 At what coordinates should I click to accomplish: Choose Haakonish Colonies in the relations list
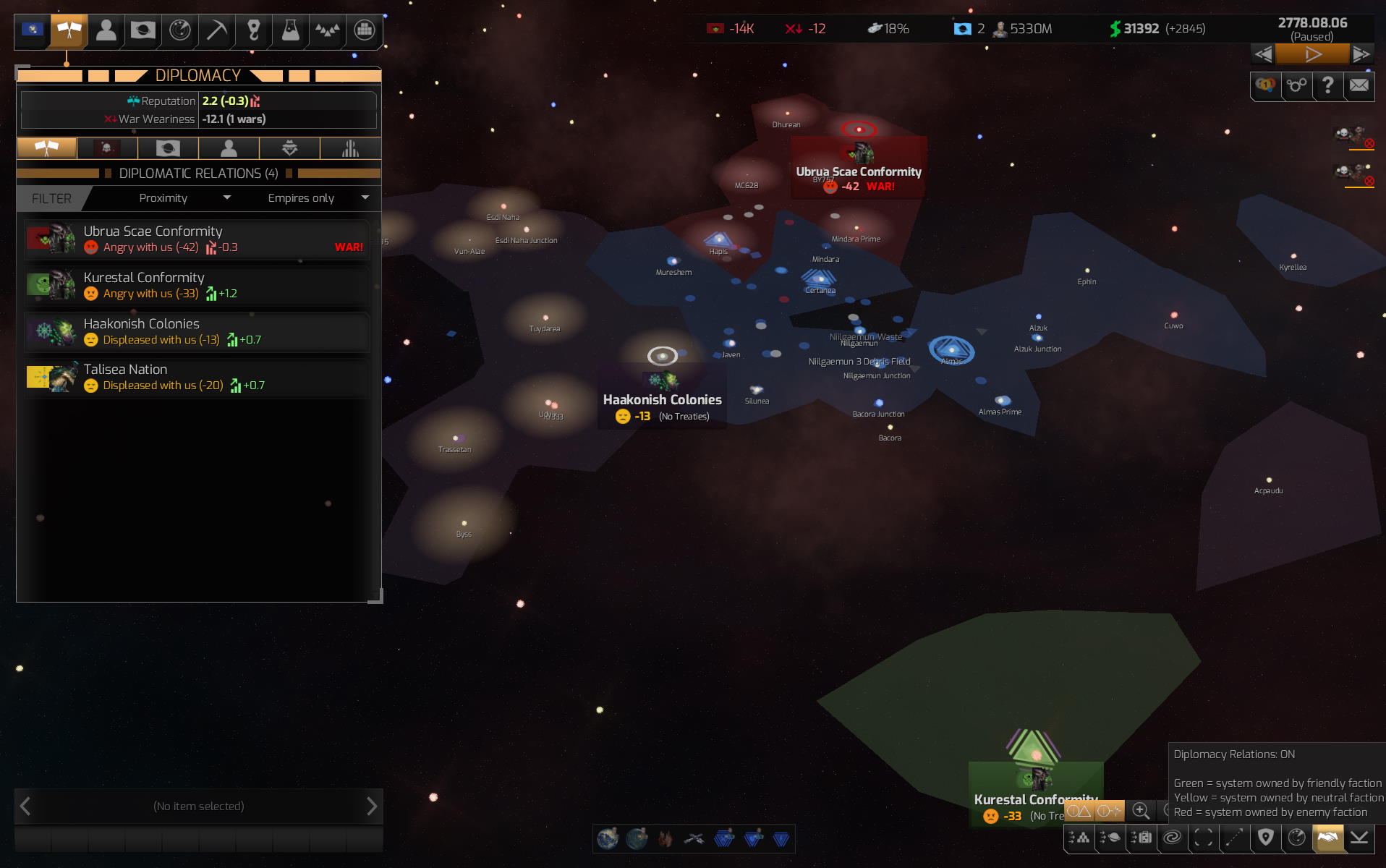tap(197, 331)
